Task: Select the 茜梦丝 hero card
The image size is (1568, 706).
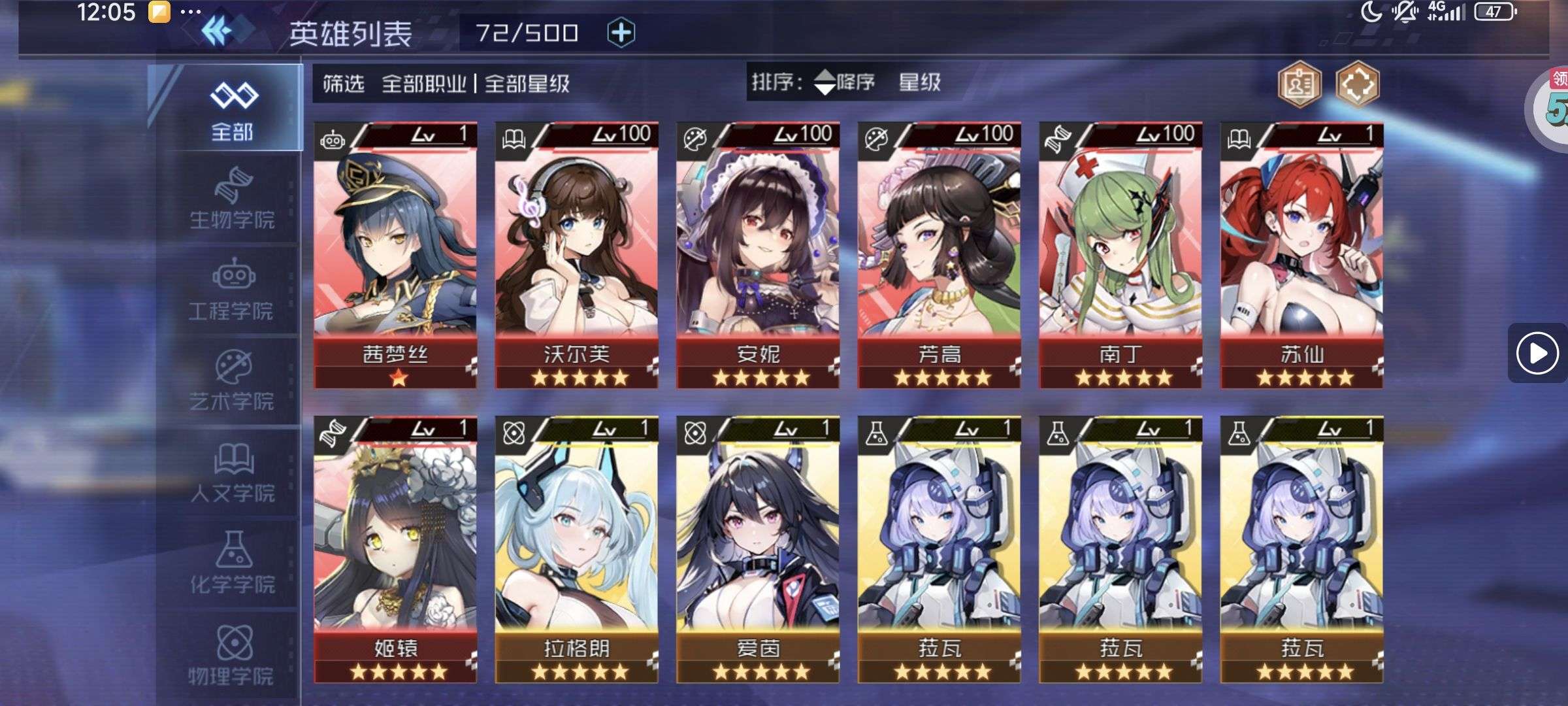Action: tap(395, 255)
